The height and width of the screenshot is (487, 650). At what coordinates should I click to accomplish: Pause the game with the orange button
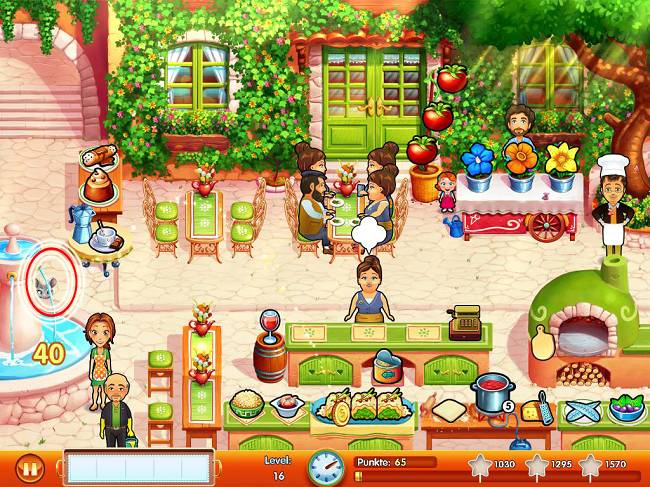[x=30, y=466]
